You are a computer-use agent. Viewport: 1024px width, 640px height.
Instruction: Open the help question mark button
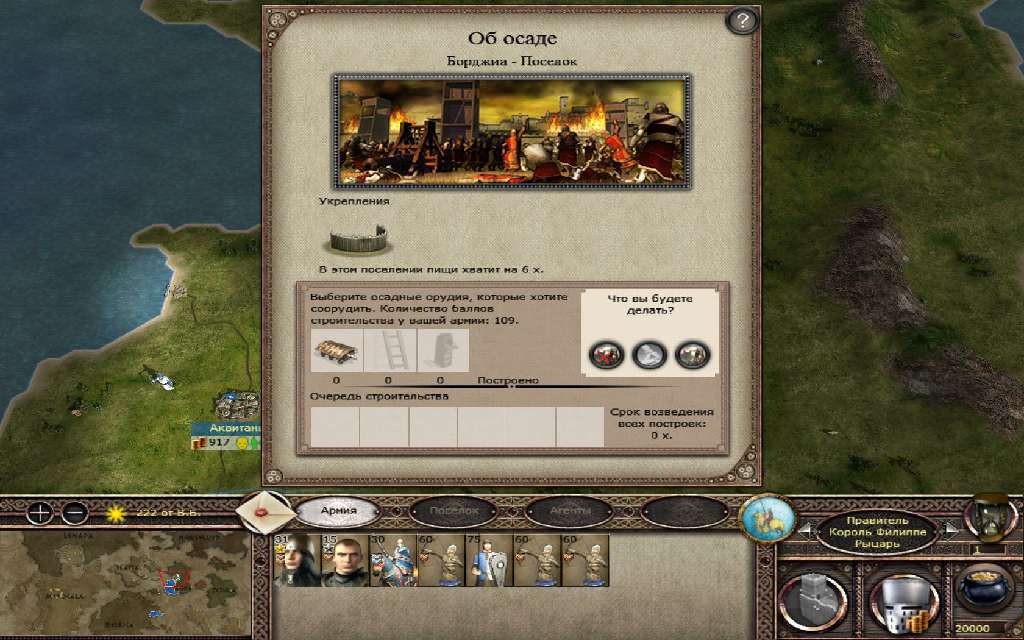point(741,22)
